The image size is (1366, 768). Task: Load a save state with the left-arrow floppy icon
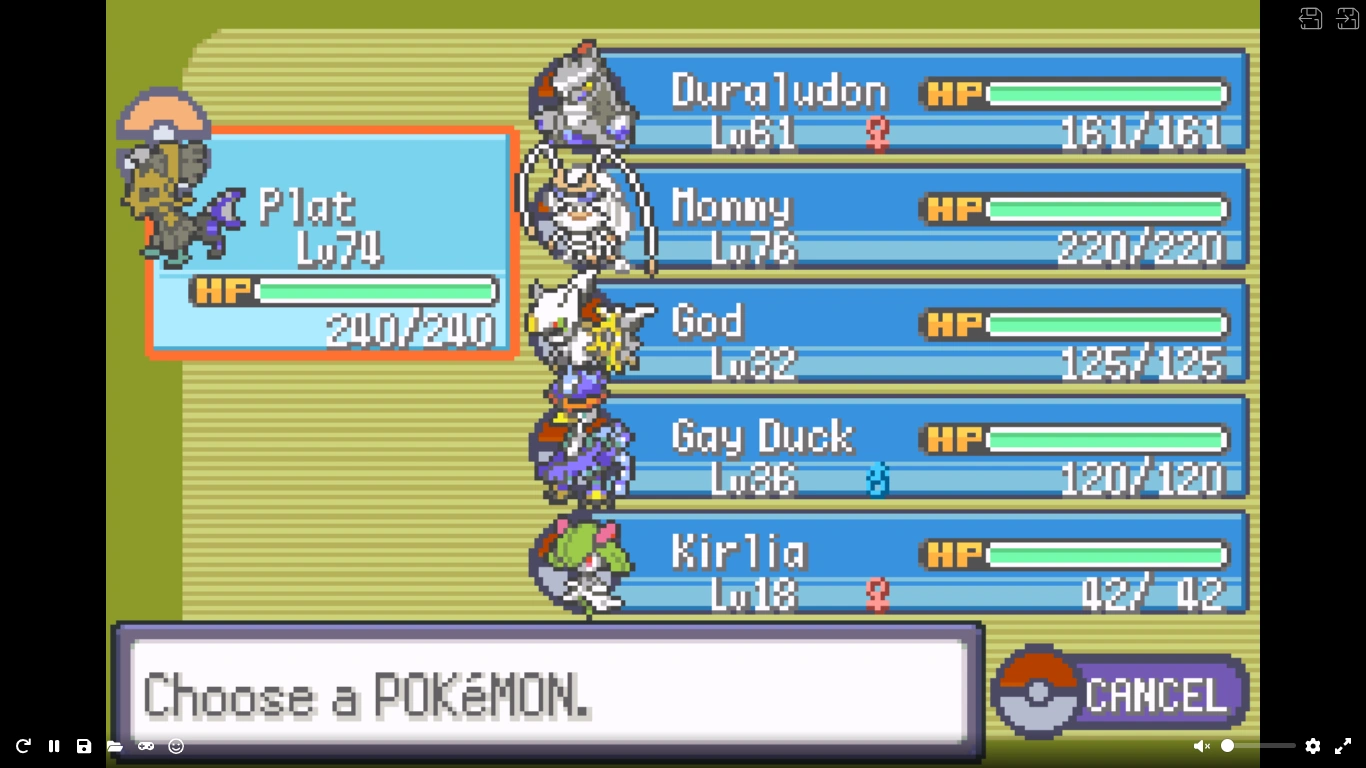[x=1310, y=19]
